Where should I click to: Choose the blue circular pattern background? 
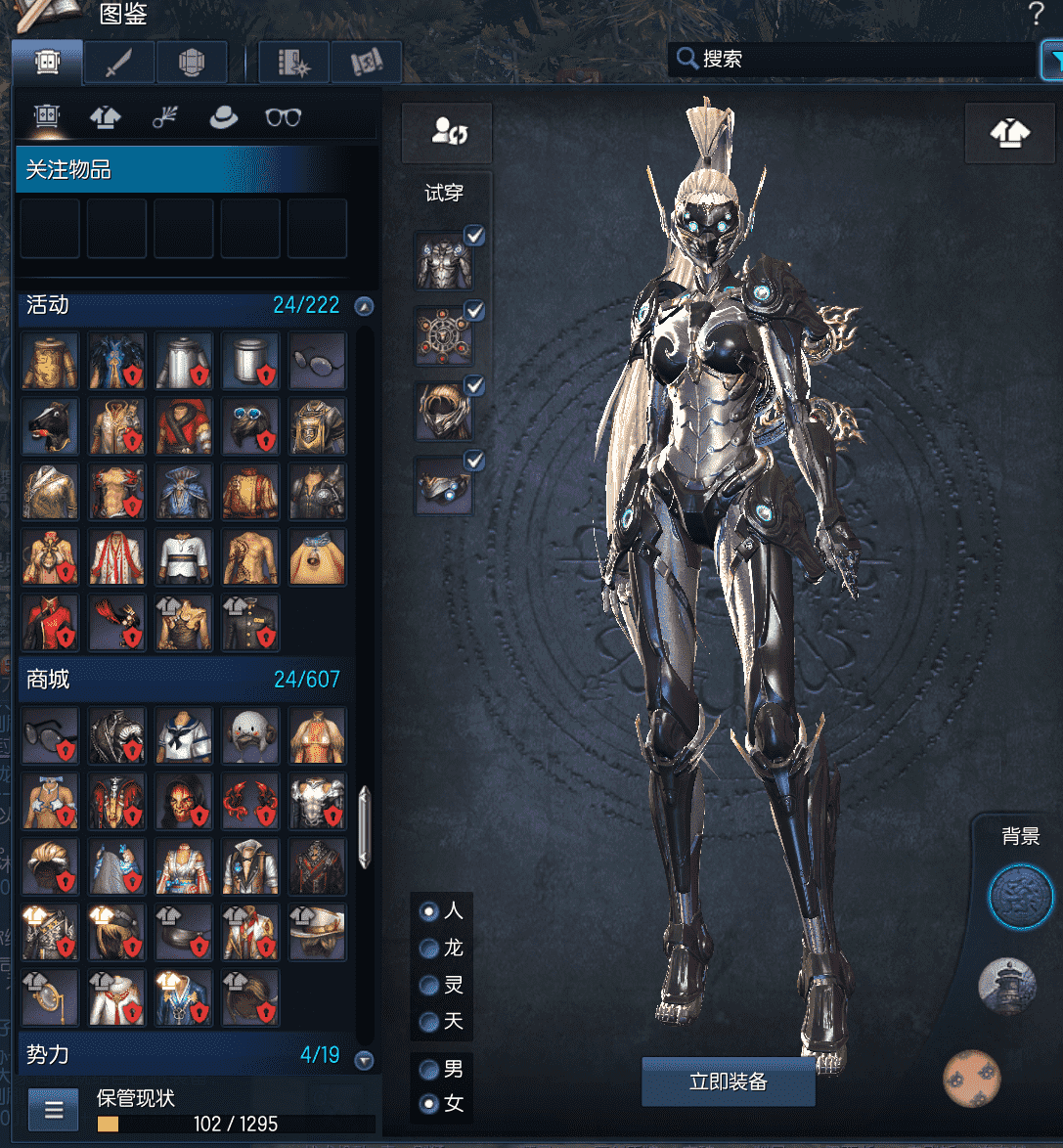tap(1020, 897)
